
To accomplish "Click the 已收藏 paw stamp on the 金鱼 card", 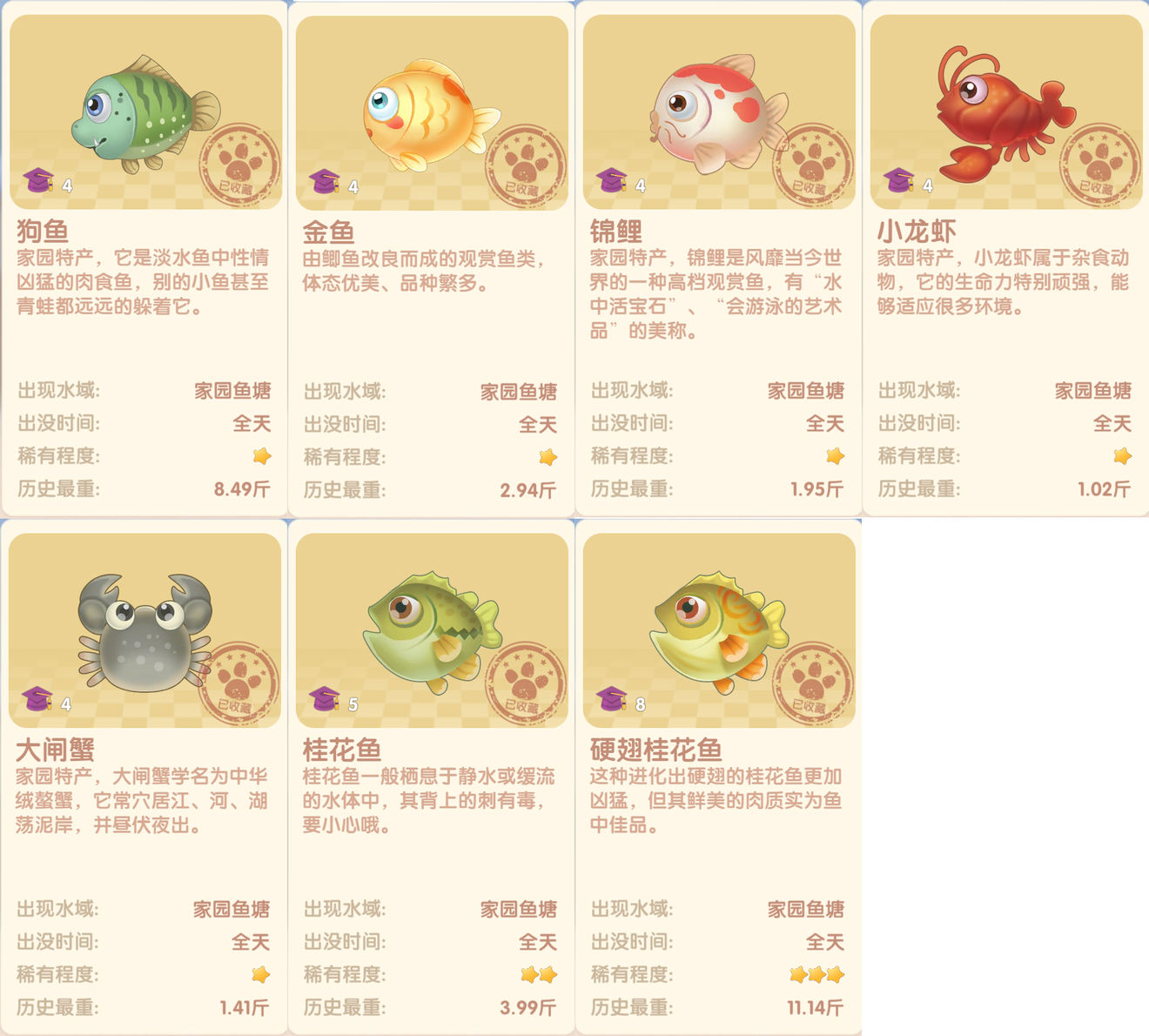I will pyautogui.click(x=523, y=165).
